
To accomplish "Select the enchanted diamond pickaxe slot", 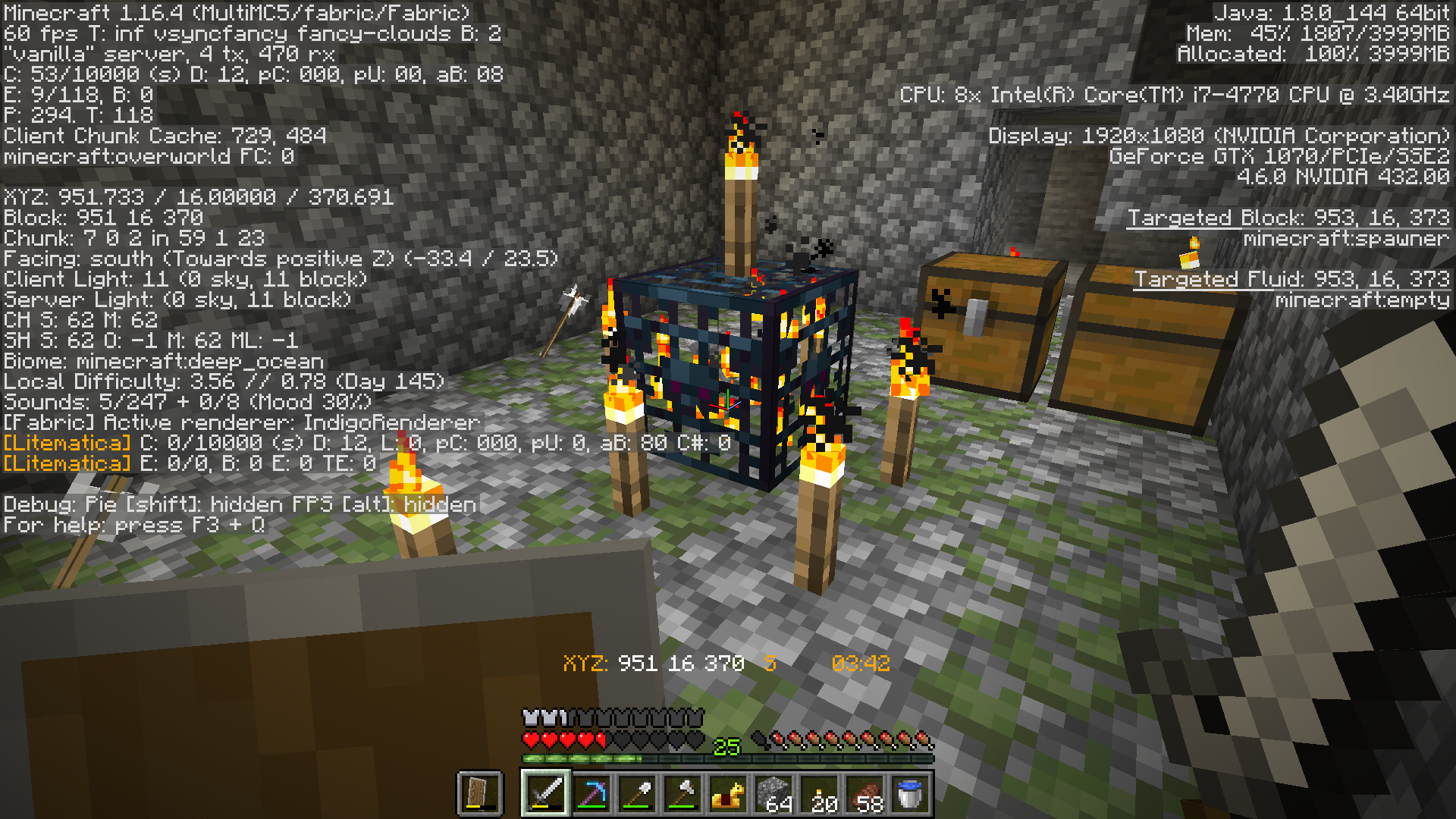I will (x=591, y=793).
